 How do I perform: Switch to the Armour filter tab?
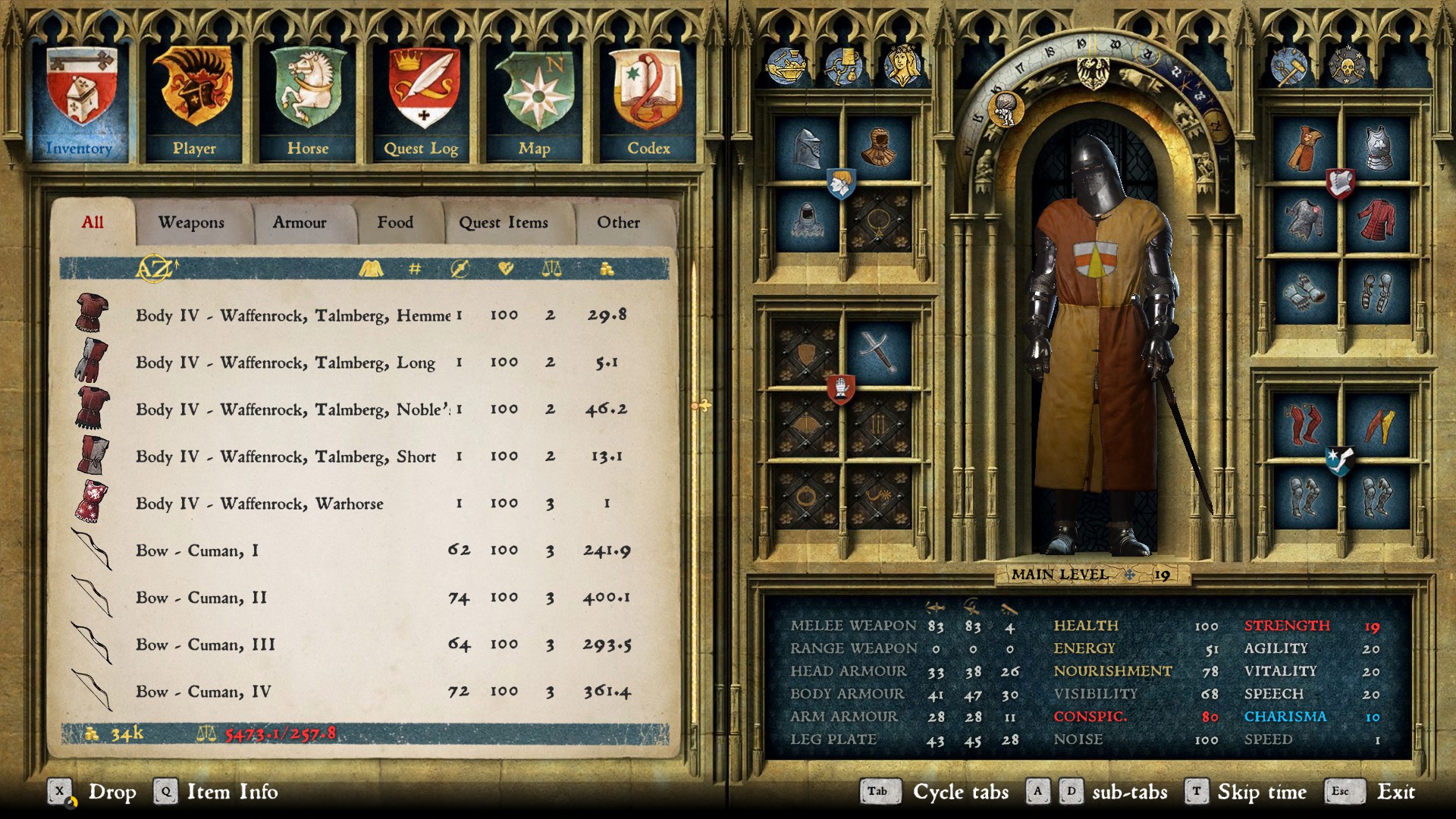click(300, 222)
